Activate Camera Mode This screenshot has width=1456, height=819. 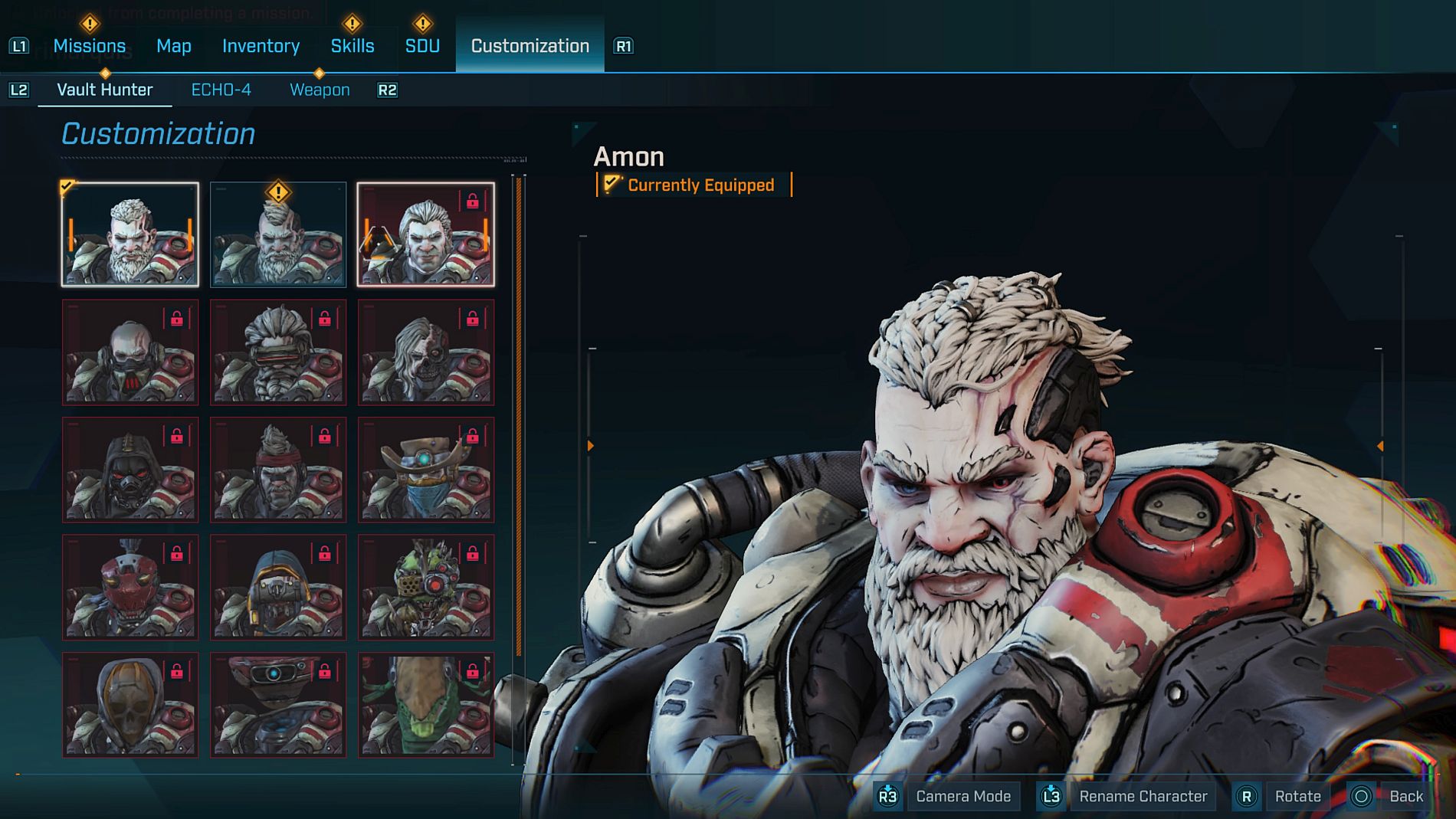962,796
